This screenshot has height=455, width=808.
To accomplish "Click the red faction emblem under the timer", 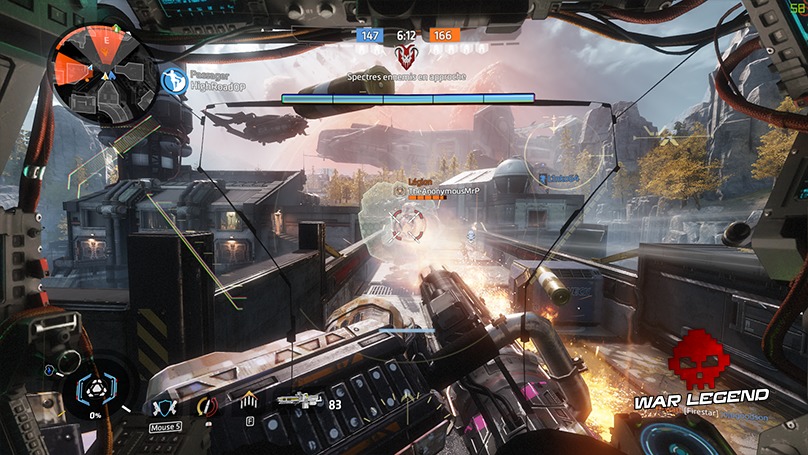I will click(405, 57).
